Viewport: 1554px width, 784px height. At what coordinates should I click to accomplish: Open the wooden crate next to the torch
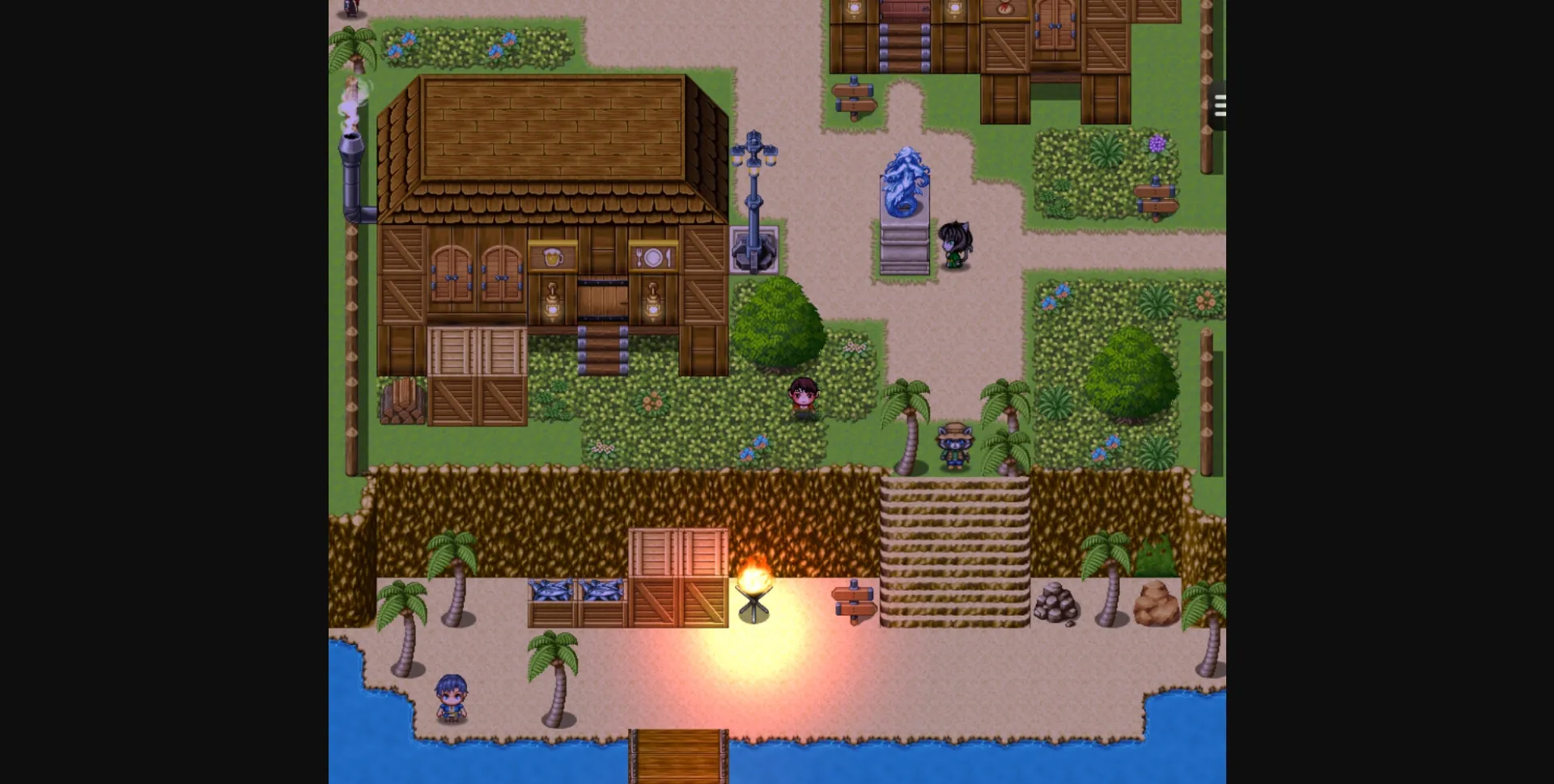click(x=680, y=578)
